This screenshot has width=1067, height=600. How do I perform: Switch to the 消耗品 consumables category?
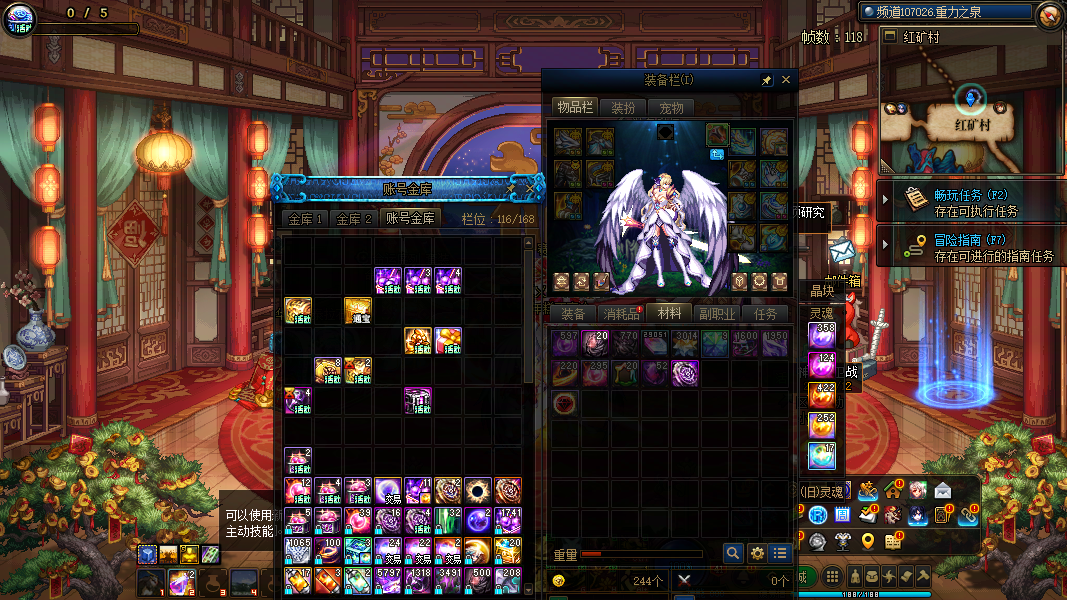pyautogui.click(x=620, y=314)
